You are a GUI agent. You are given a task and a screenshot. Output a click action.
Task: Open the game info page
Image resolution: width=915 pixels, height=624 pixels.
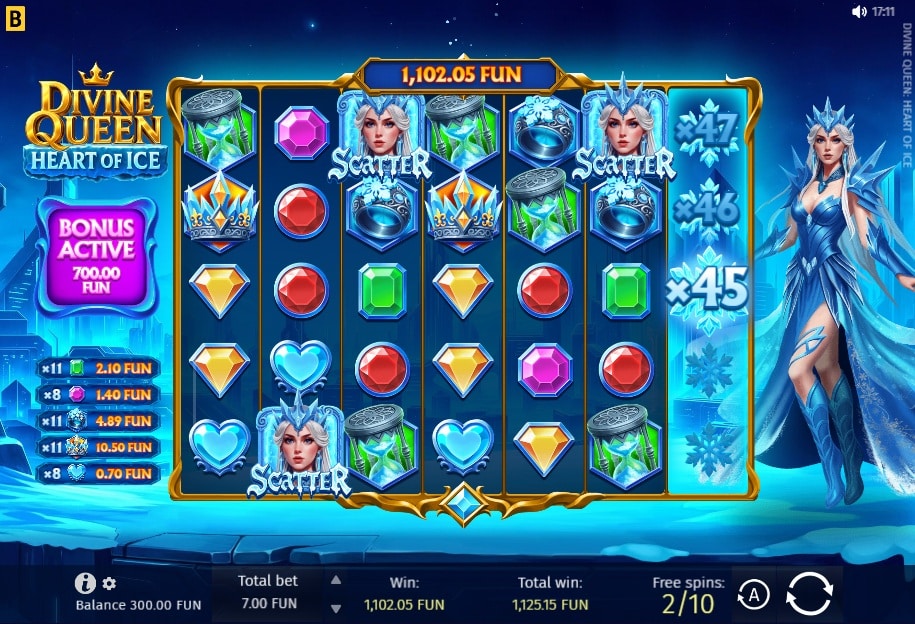86,584
